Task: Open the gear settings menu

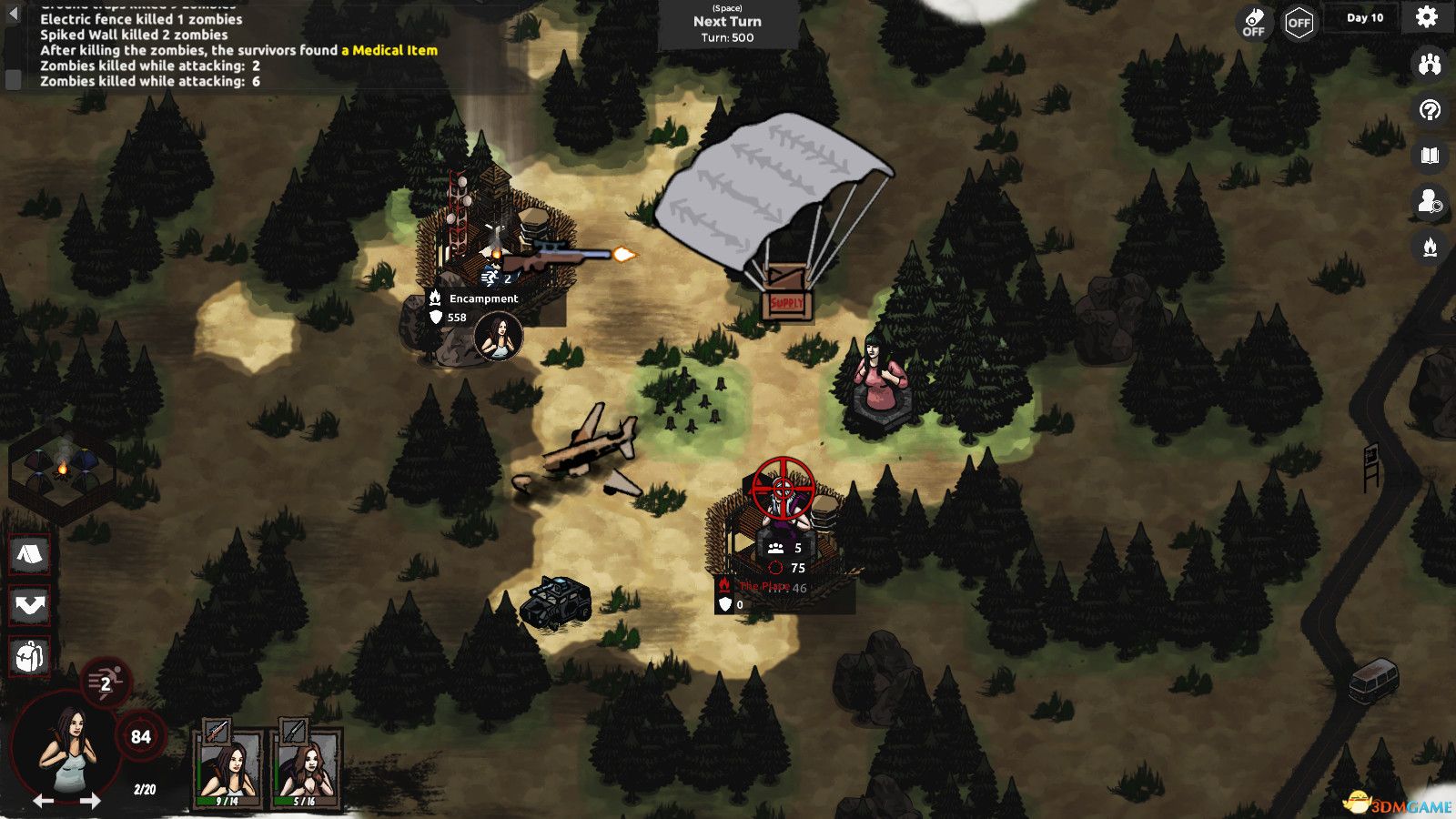Action: pyautogui.click(x=1426, y=17)
